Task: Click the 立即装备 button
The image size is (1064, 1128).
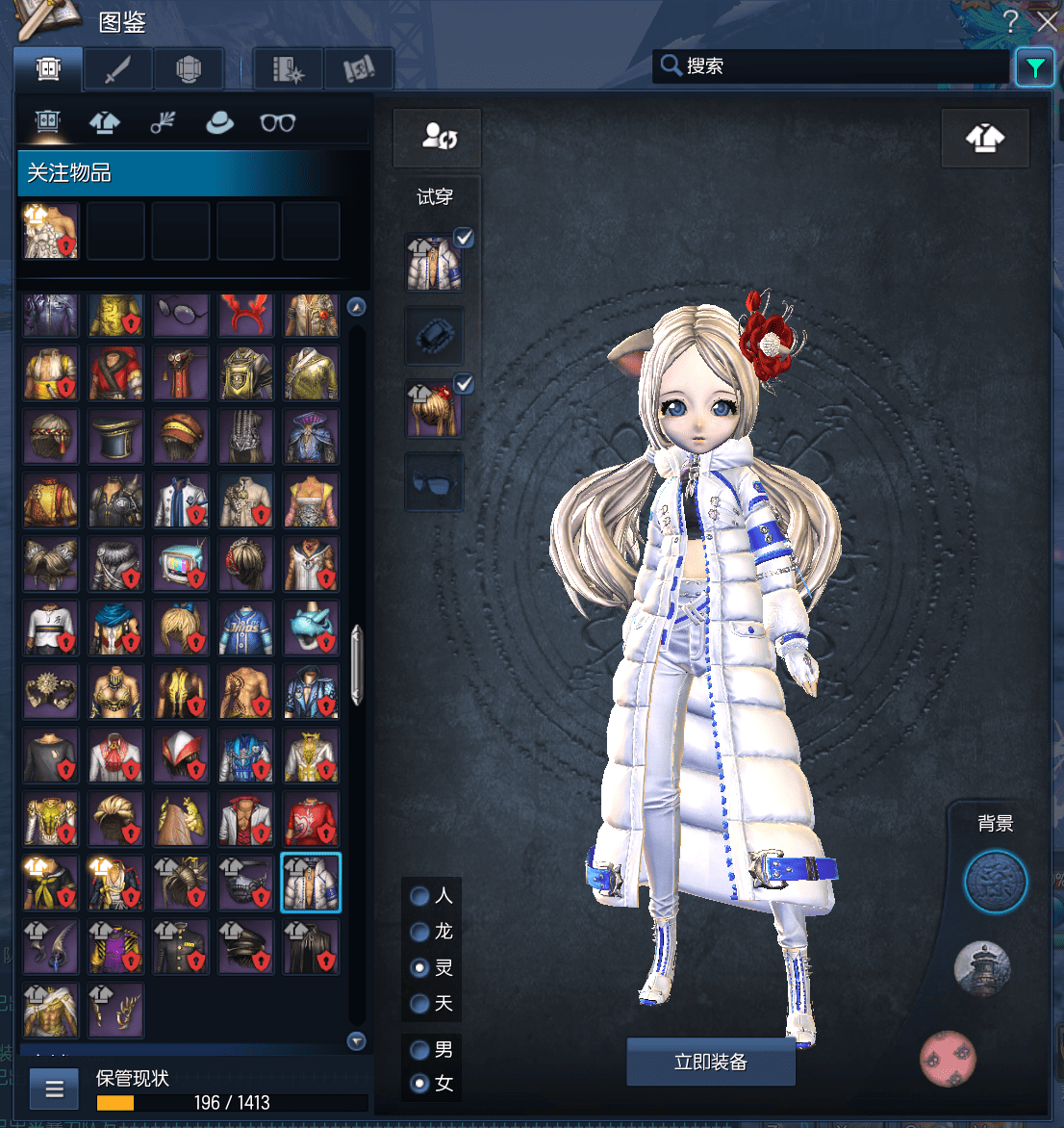Action: click(x=711, y=1062)
